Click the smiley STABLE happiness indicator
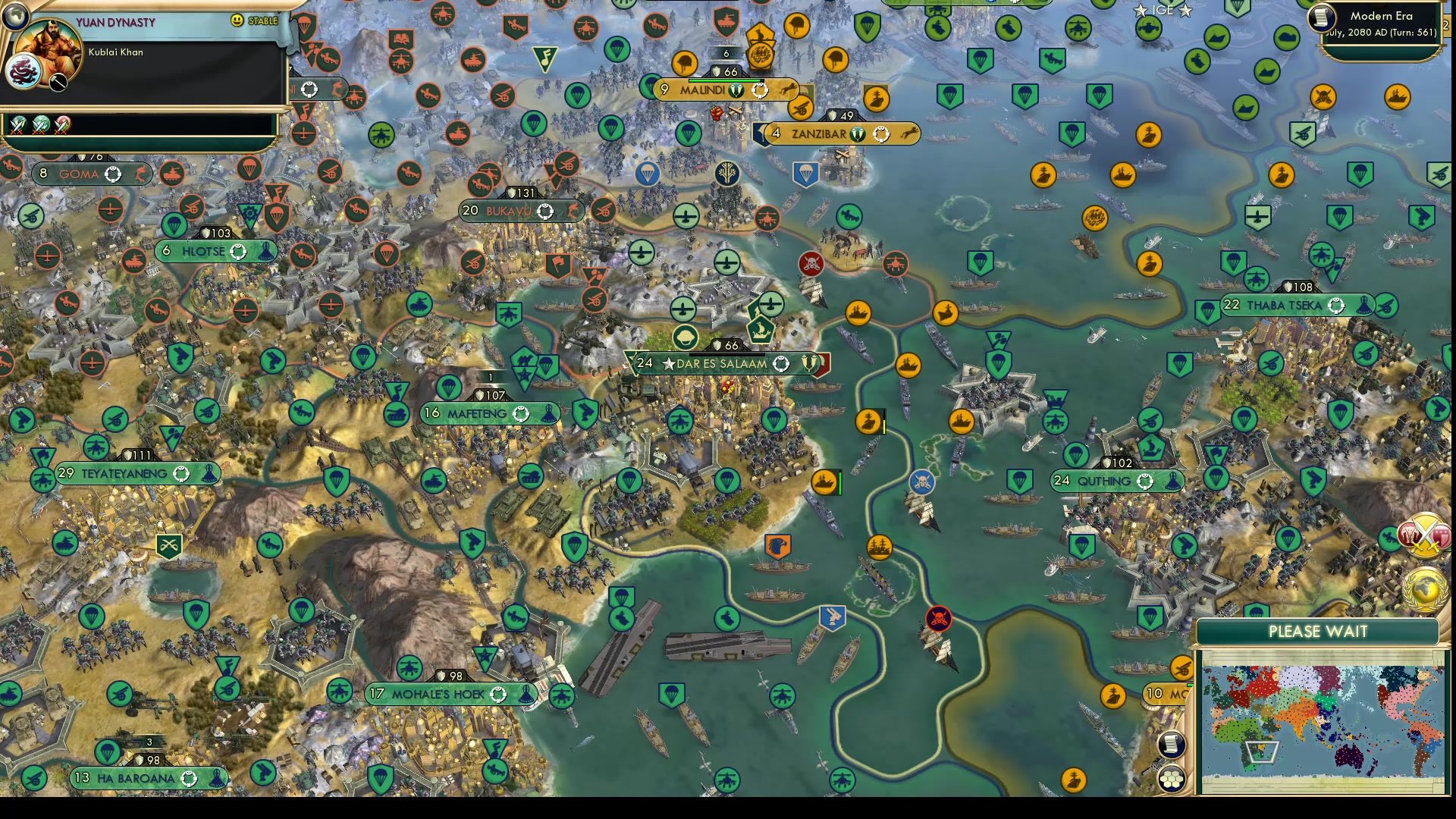1456x819 pixels. pos(237,20)
